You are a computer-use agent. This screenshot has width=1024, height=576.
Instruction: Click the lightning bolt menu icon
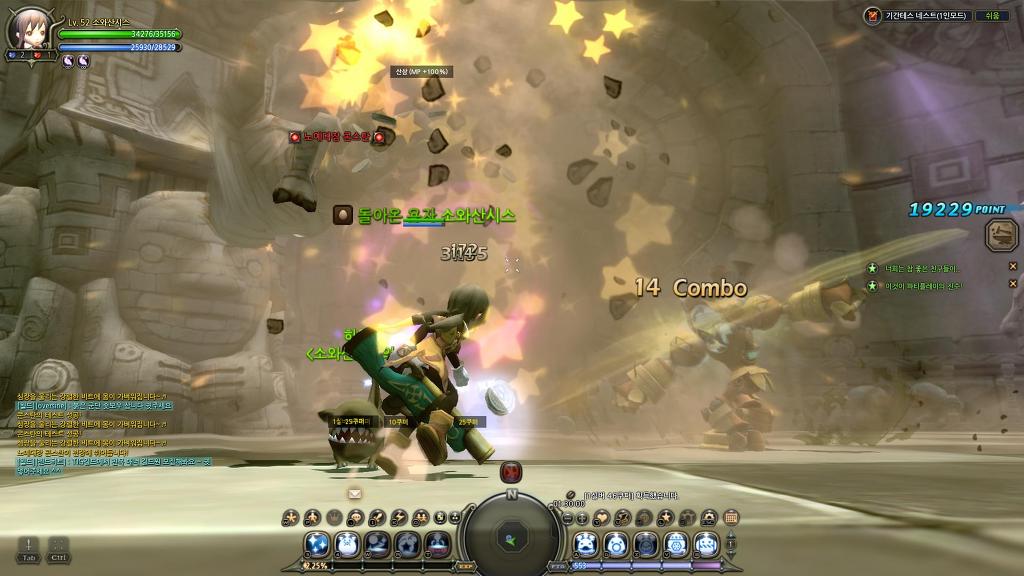click(x=400, y=517)
